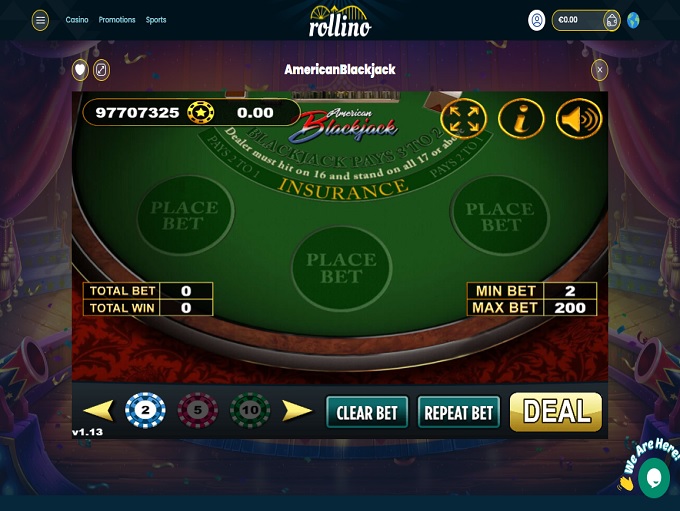Repeat the previous bet

click(459, 412)
